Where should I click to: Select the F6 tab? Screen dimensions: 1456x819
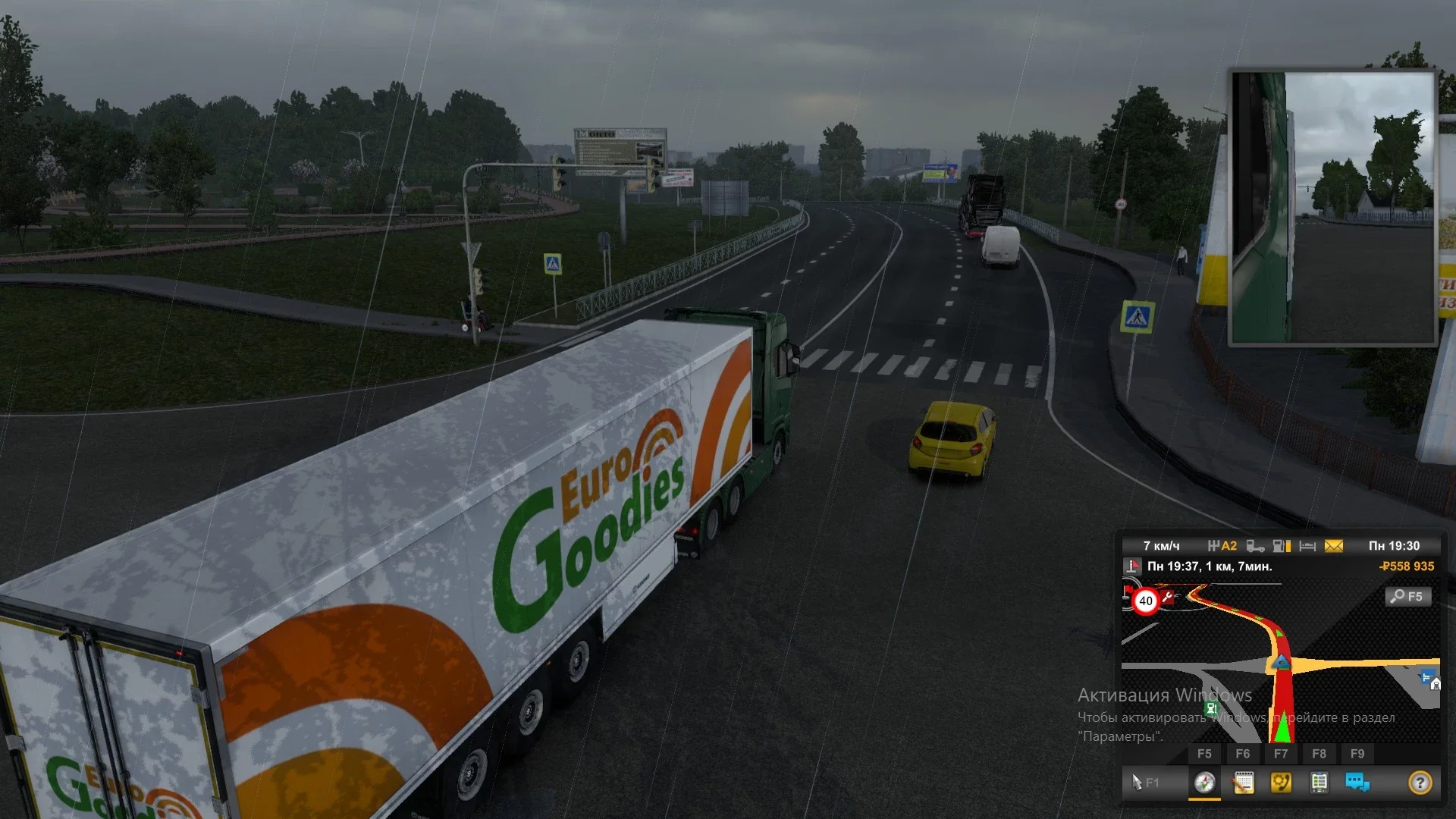[1242, 753]
